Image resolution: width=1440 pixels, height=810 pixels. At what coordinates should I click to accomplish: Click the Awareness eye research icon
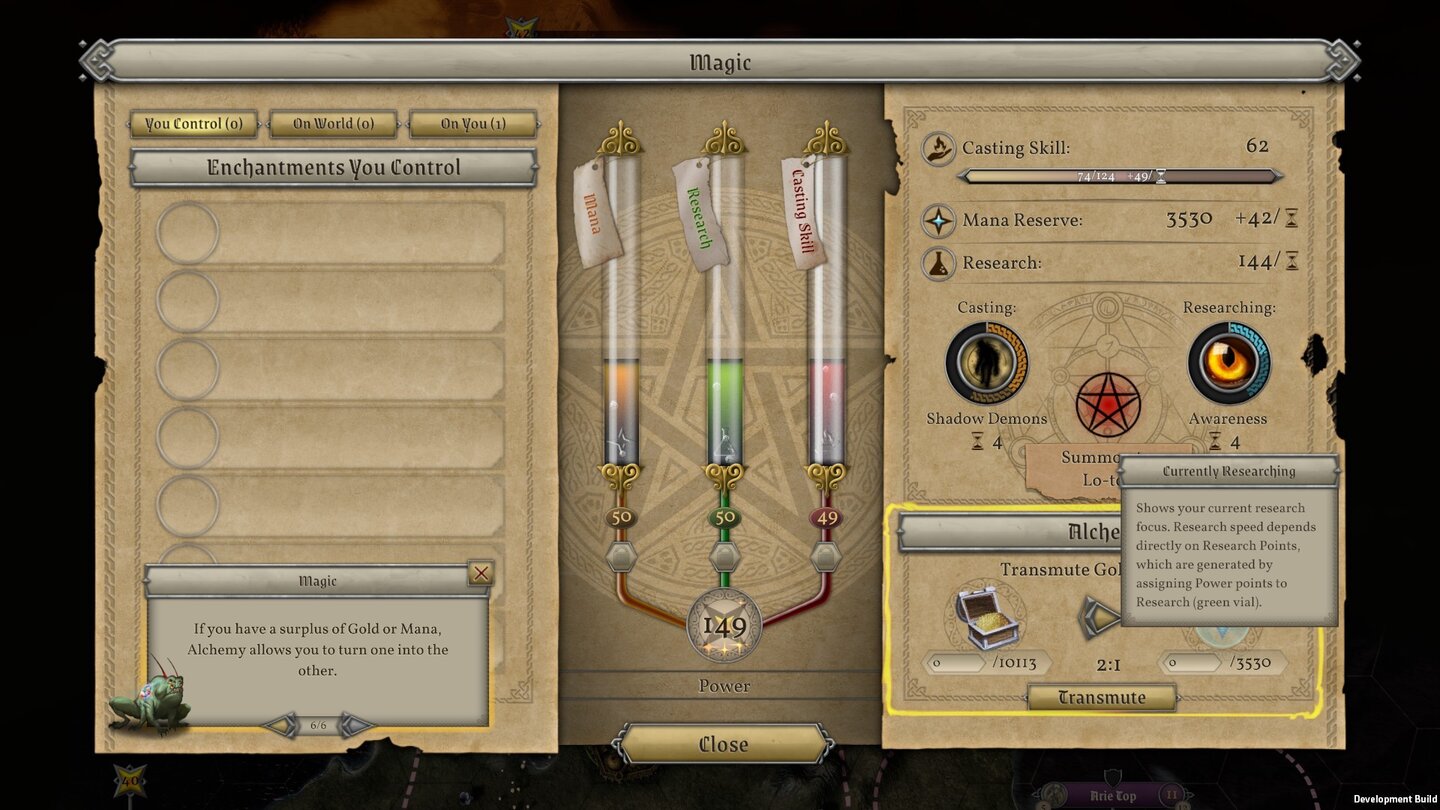1228,361
